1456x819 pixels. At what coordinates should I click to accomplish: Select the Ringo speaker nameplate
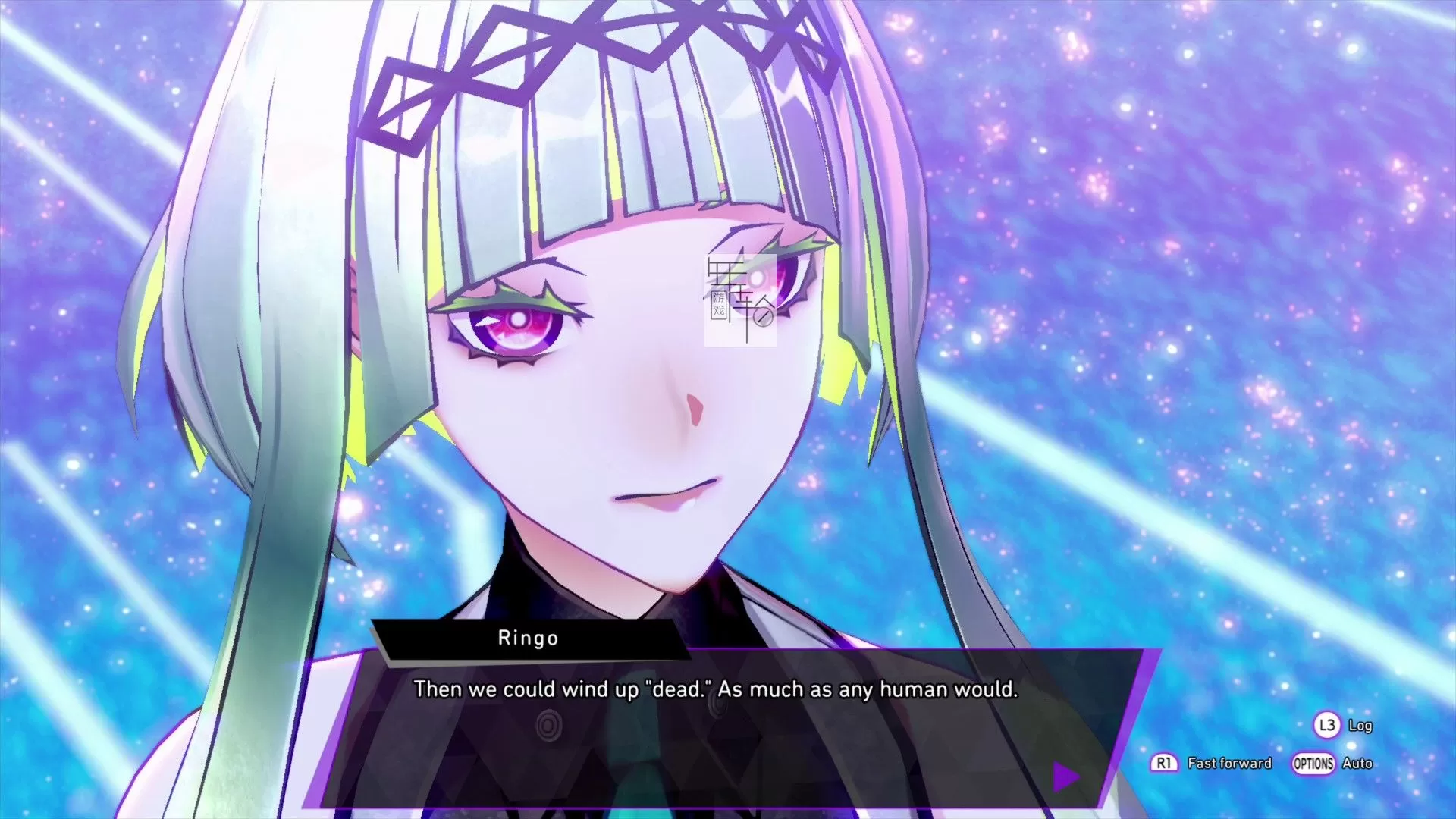(x=529, y=638)
